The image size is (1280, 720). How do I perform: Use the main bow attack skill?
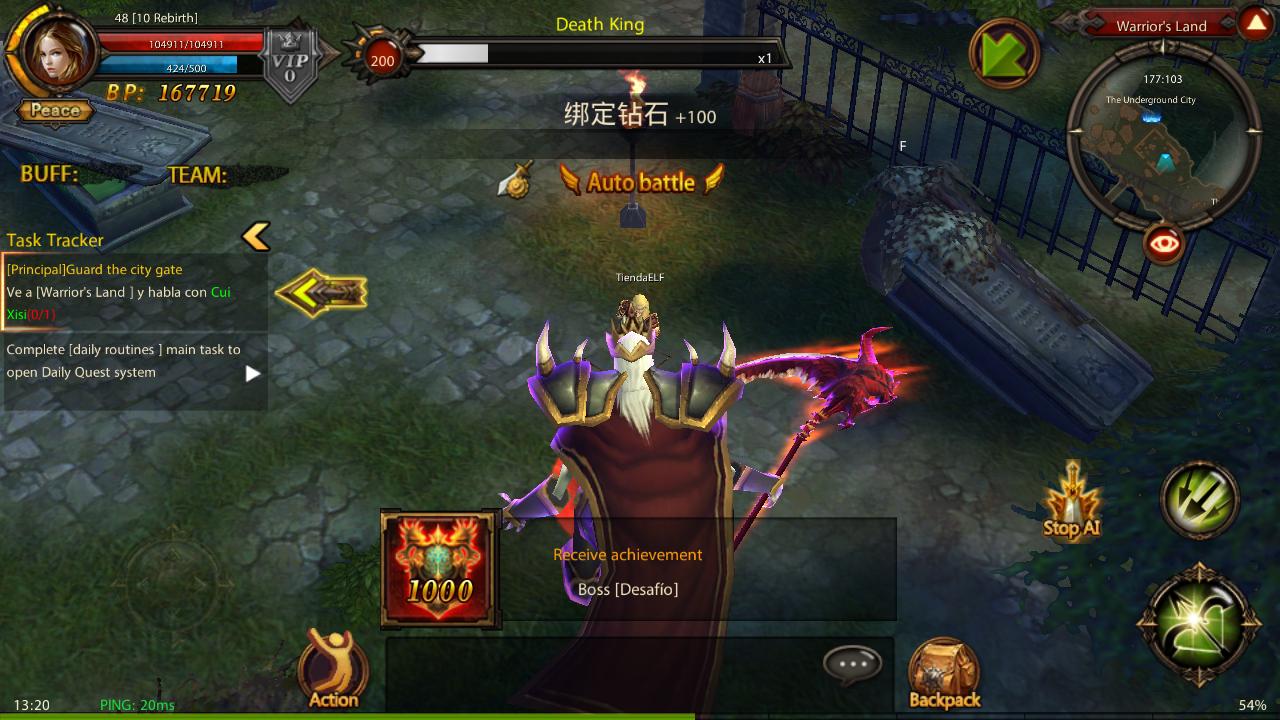(x=1199, y=624)
